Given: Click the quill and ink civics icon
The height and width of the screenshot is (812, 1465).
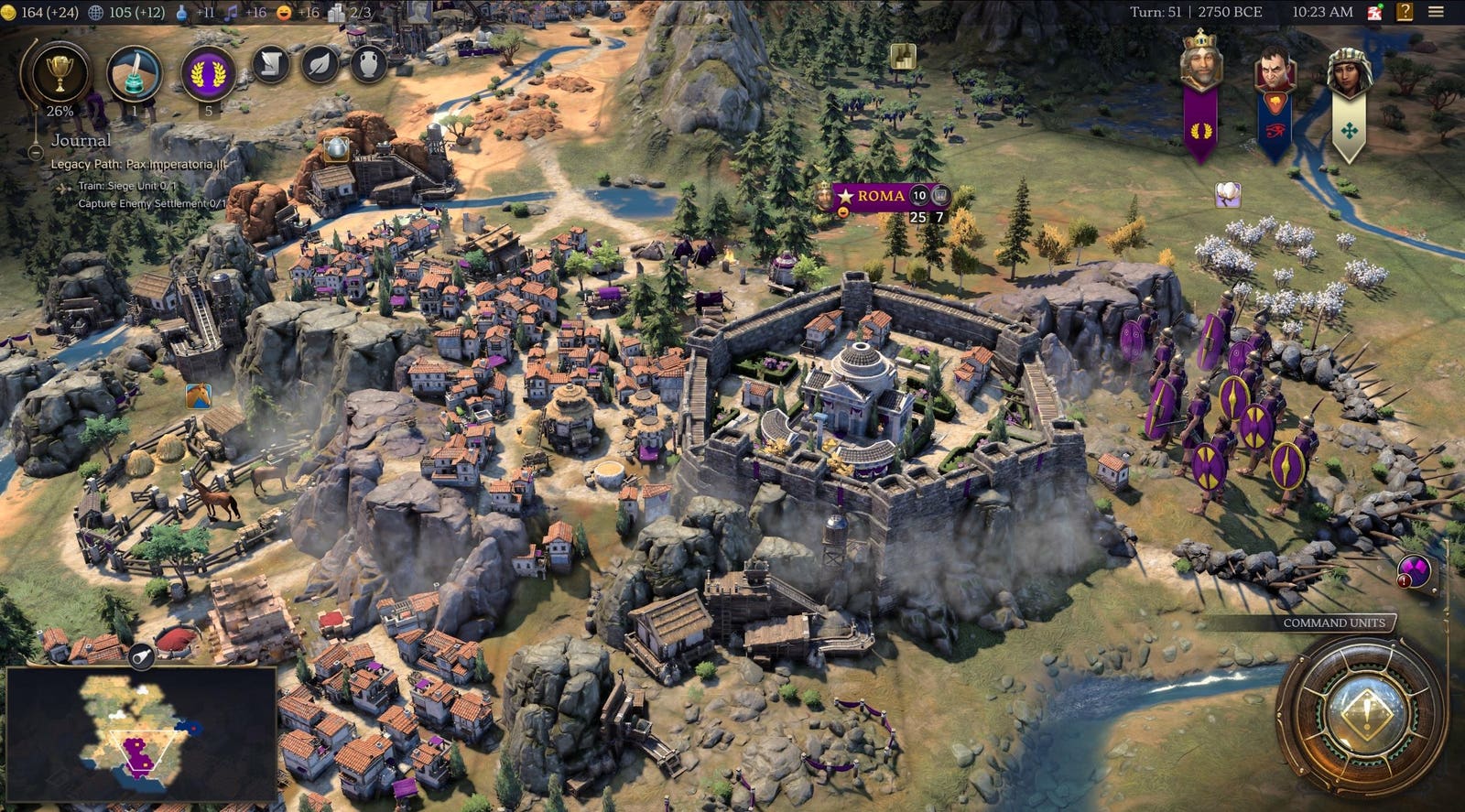Looking at the screenshot, I should pyautogui.click(x=134, y=71).
